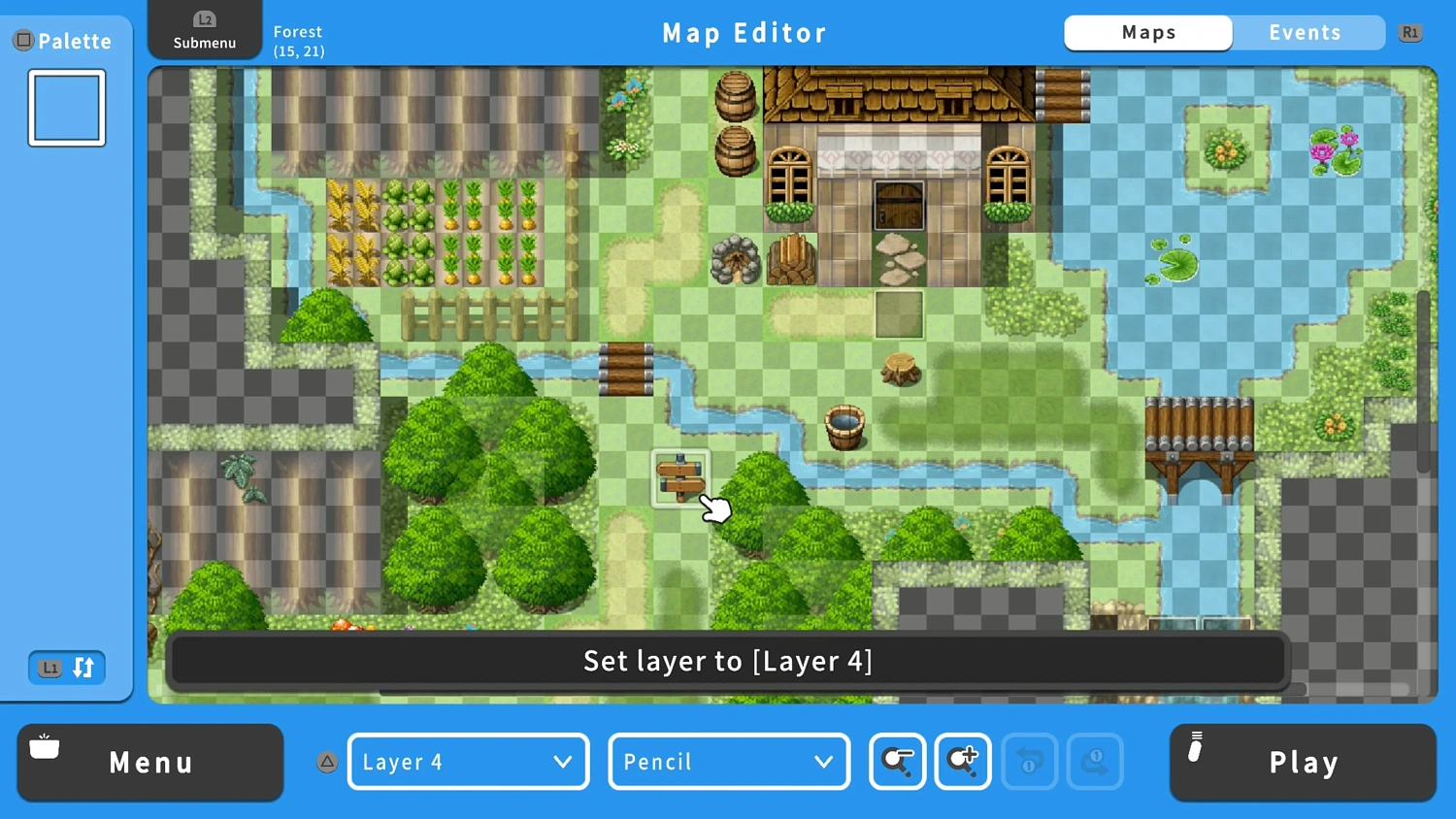
Task: Open the Layer 4 dropdown
Action: pos(468,762)
